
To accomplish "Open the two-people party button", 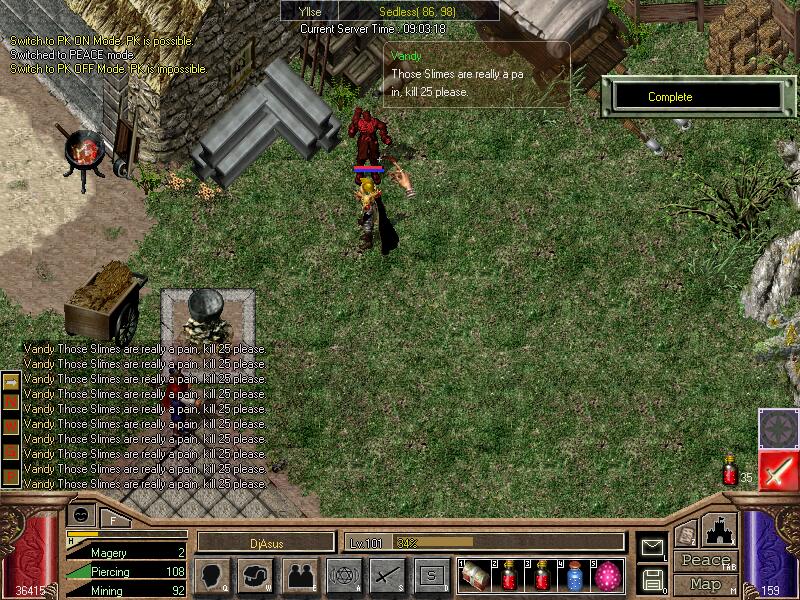I will [x=300, y=576].
